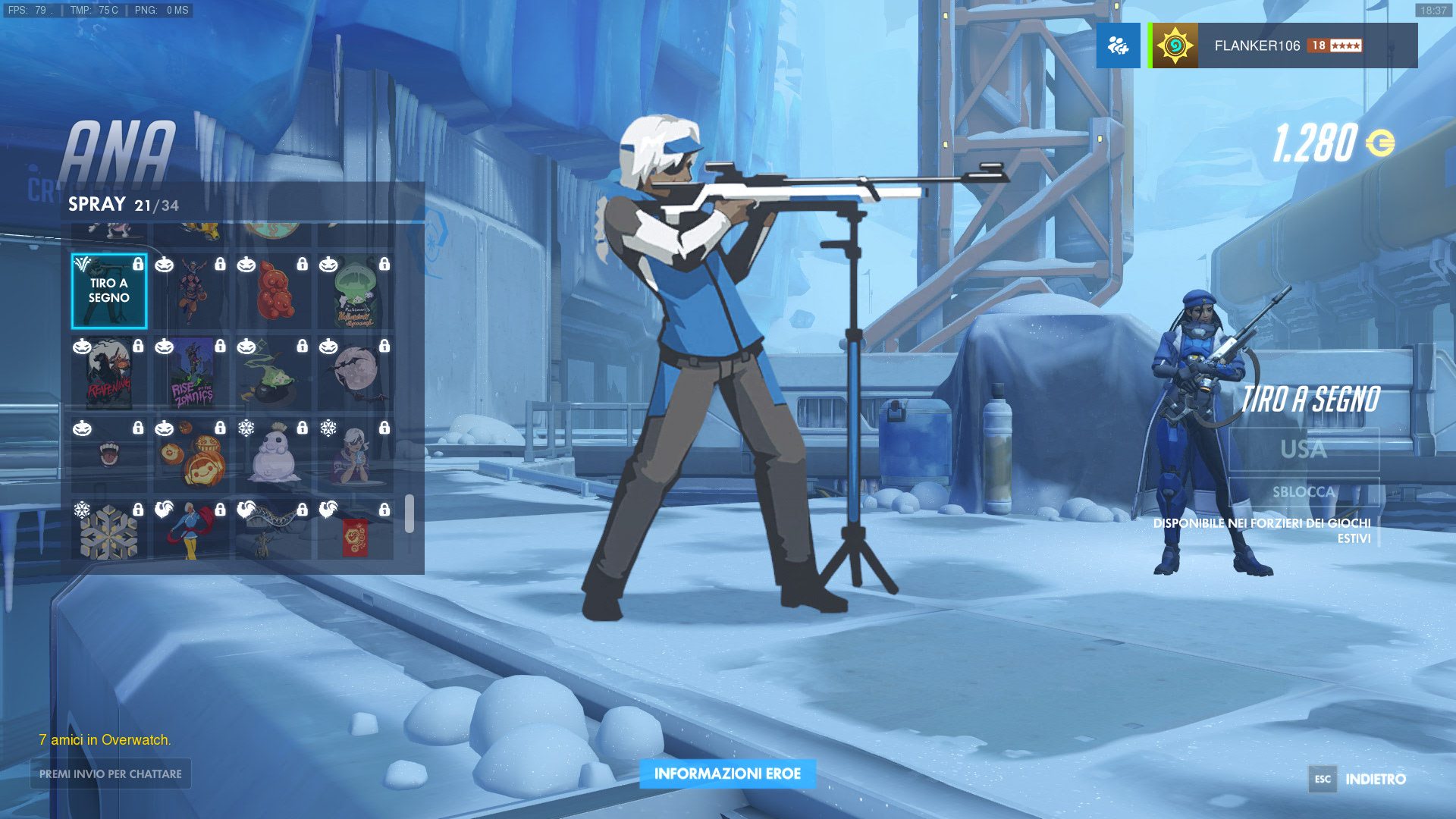
Task: Select the Ana drinking tea spray
Action: click(356, 456)
